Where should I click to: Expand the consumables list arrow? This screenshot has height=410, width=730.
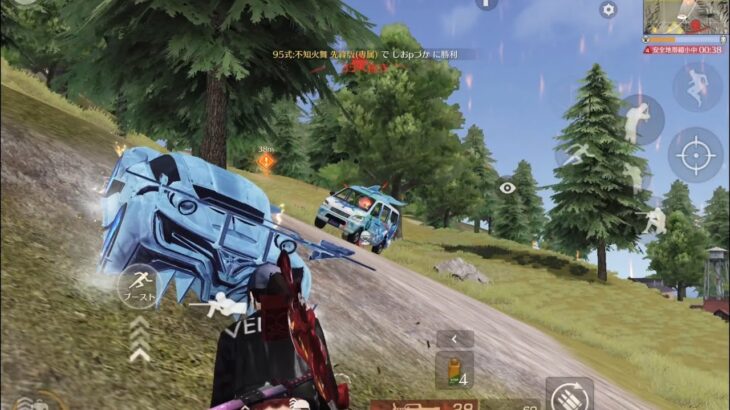[454, 338]
